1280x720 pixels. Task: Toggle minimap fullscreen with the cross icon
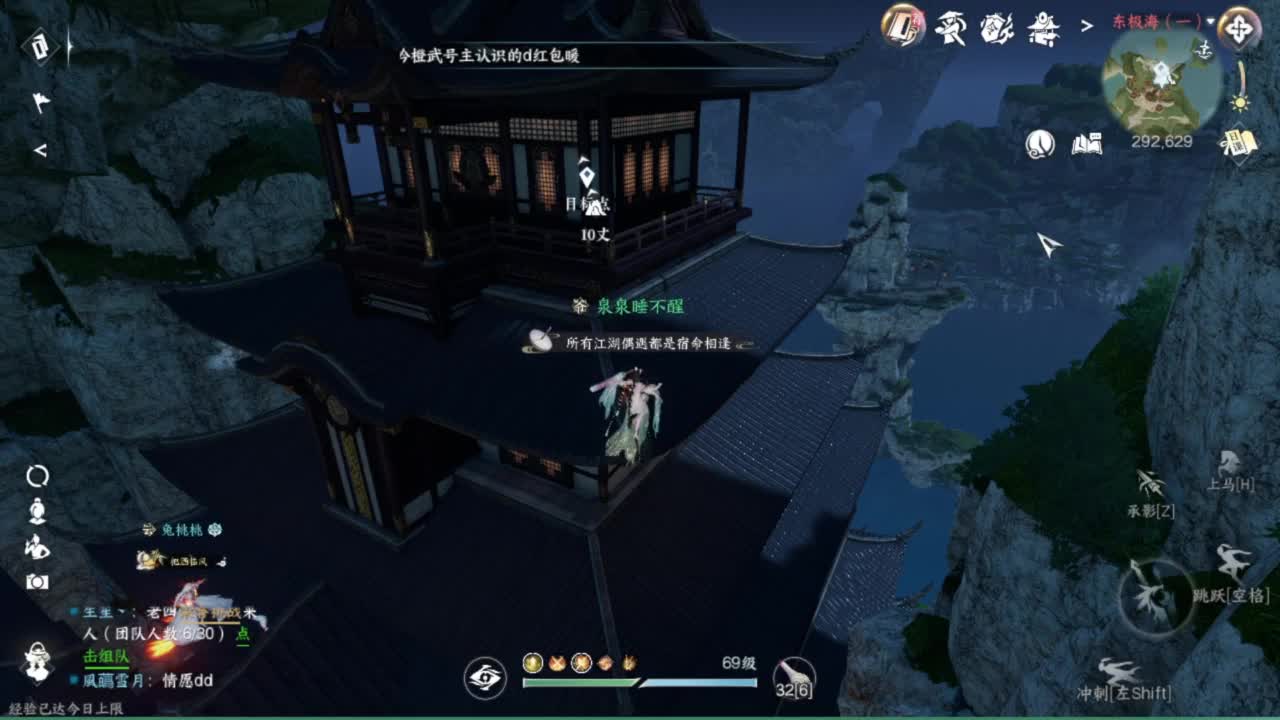pos(1240,28)
